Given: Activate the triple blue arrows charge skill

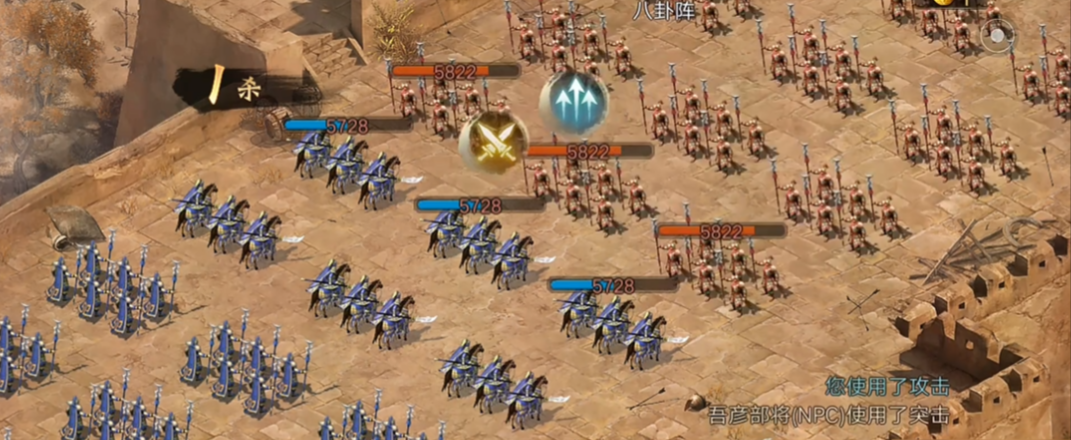Looking at the screenshot, I should click(x=574, y=103).
